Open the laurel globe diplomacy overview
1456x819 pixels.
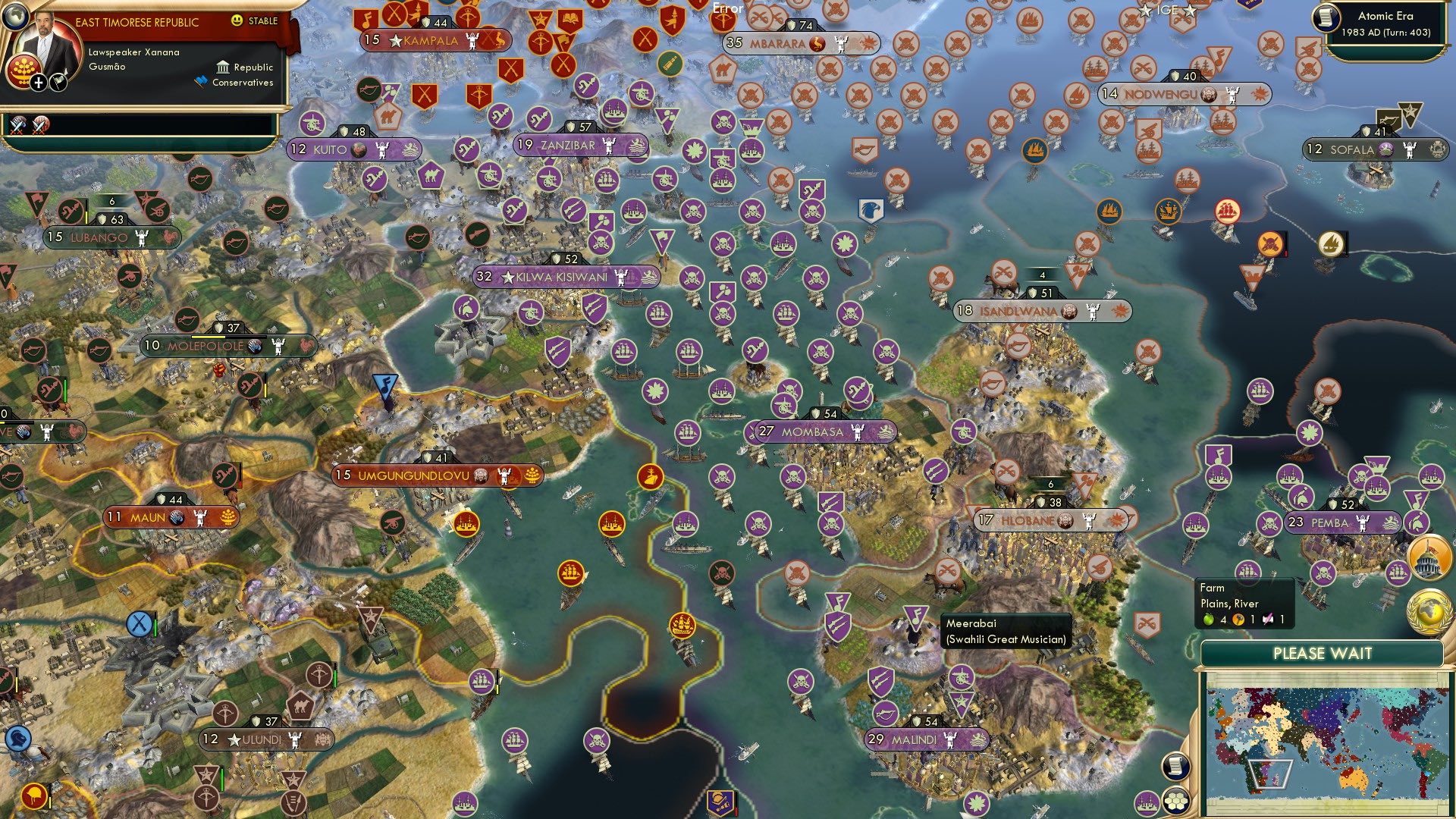(x=1429, y=610)
